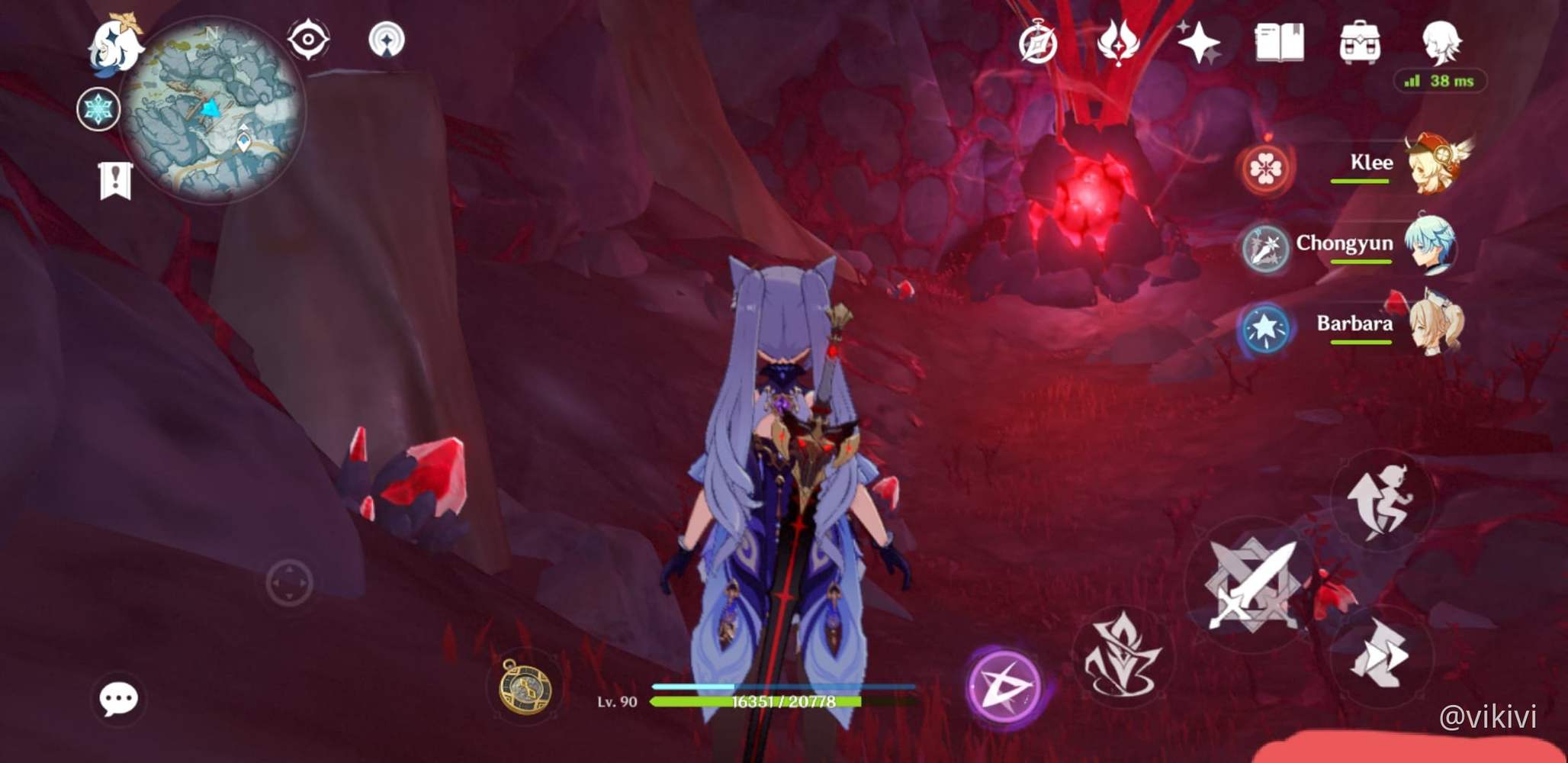
Task: Open the Paimon menu
Action: 114,46
